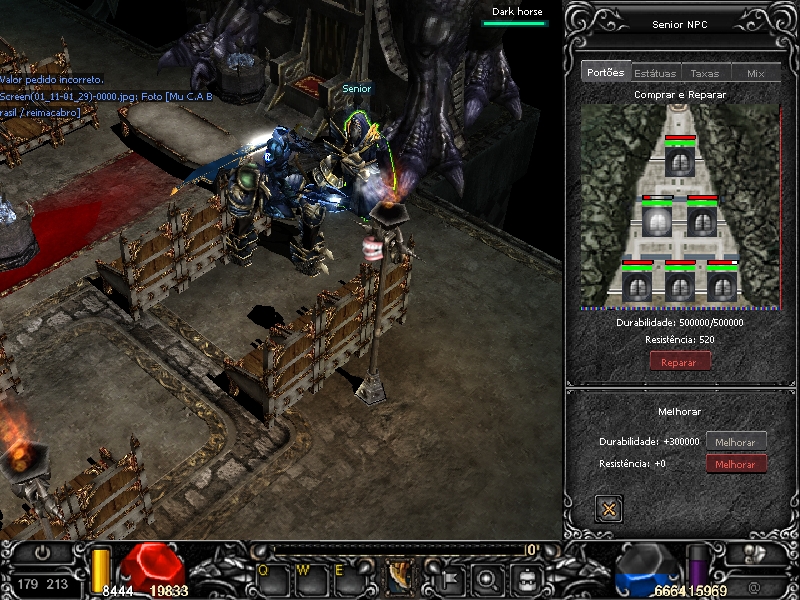The image size is (800, 600).
Task: Click the magnifier-shaped icon on the bottom bar
Action: pos(487,578)
